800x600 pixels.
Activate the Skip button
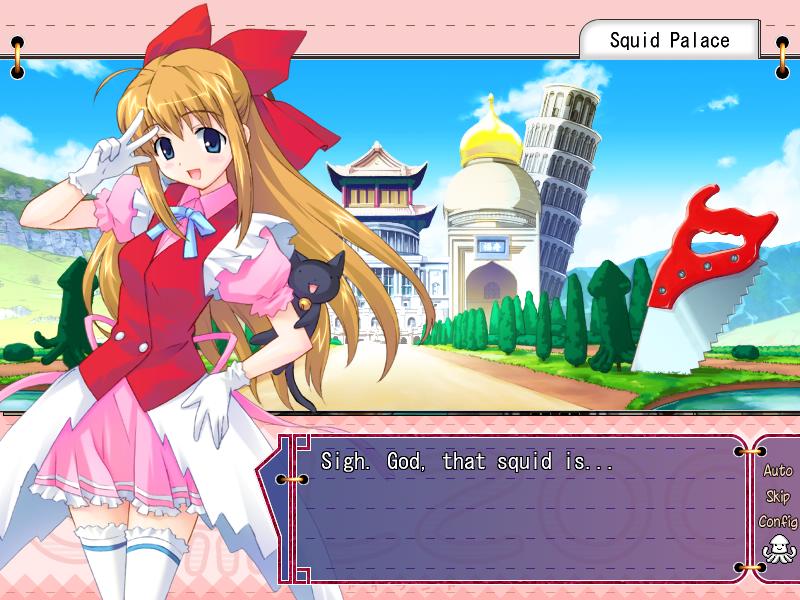(777, 496)
